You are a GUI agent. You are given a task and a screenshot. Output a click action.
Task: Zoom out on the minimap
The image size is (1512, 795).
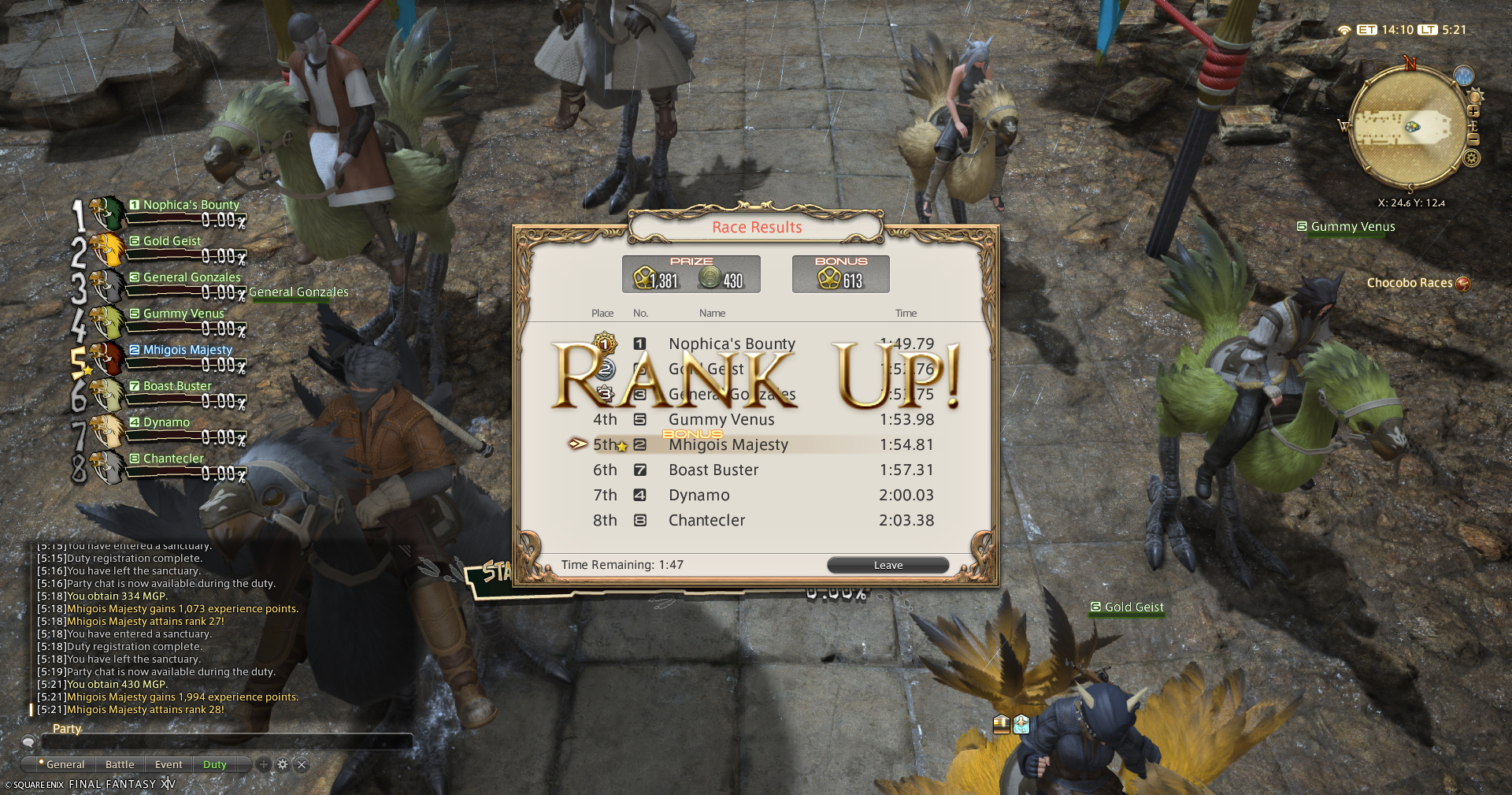[1473, 139]
